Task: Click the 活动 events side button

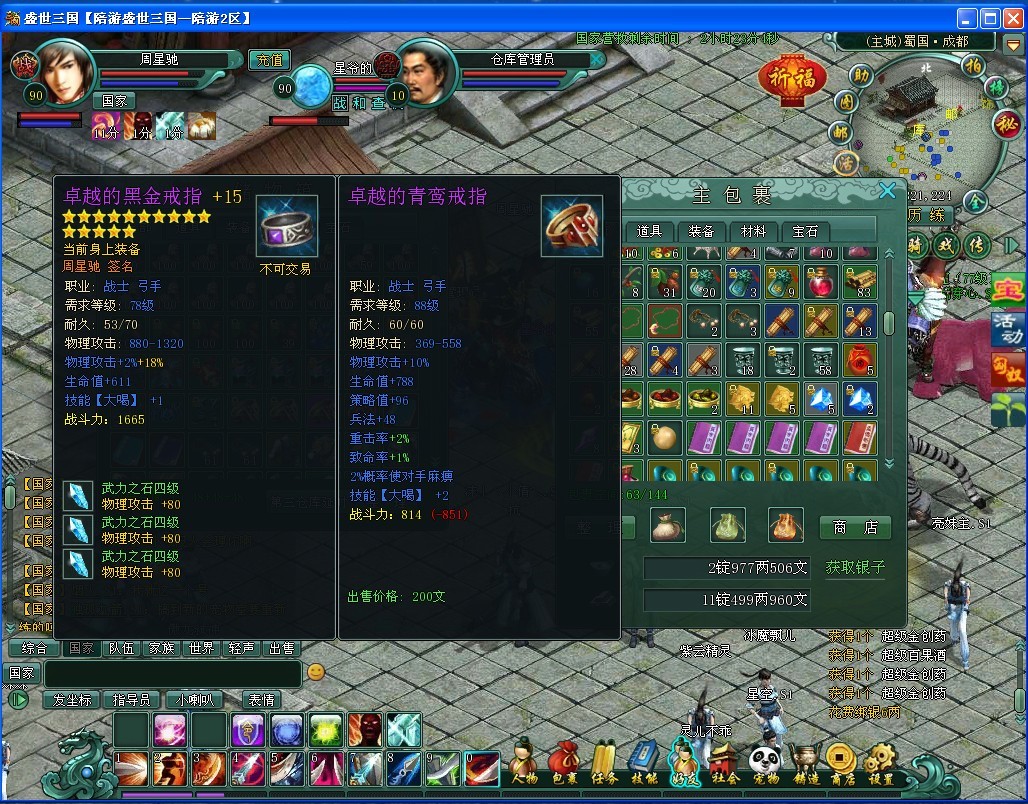Action: pos(1008,329)
